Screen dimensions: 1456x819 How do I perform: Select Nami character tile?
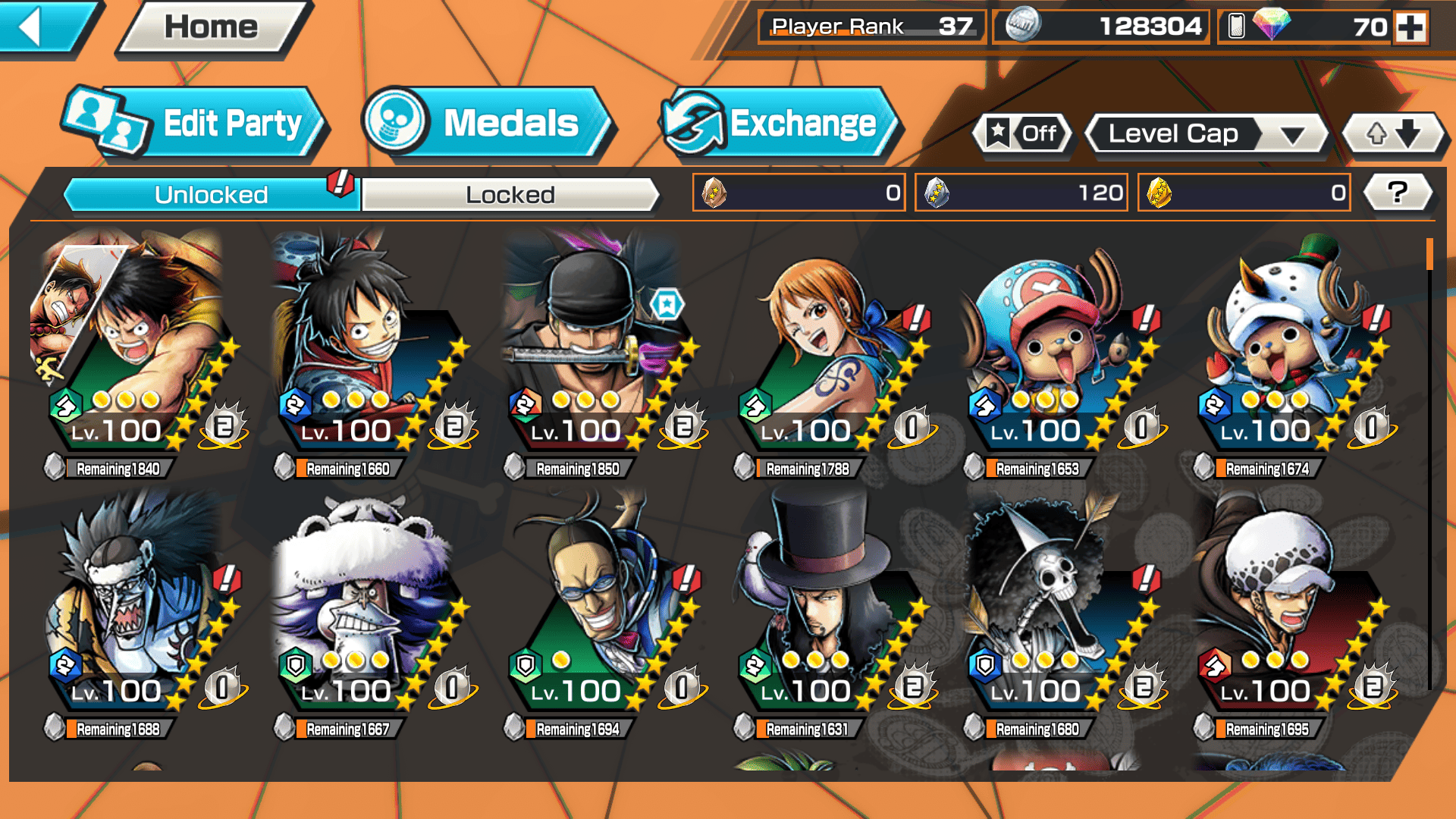(823, 356)
